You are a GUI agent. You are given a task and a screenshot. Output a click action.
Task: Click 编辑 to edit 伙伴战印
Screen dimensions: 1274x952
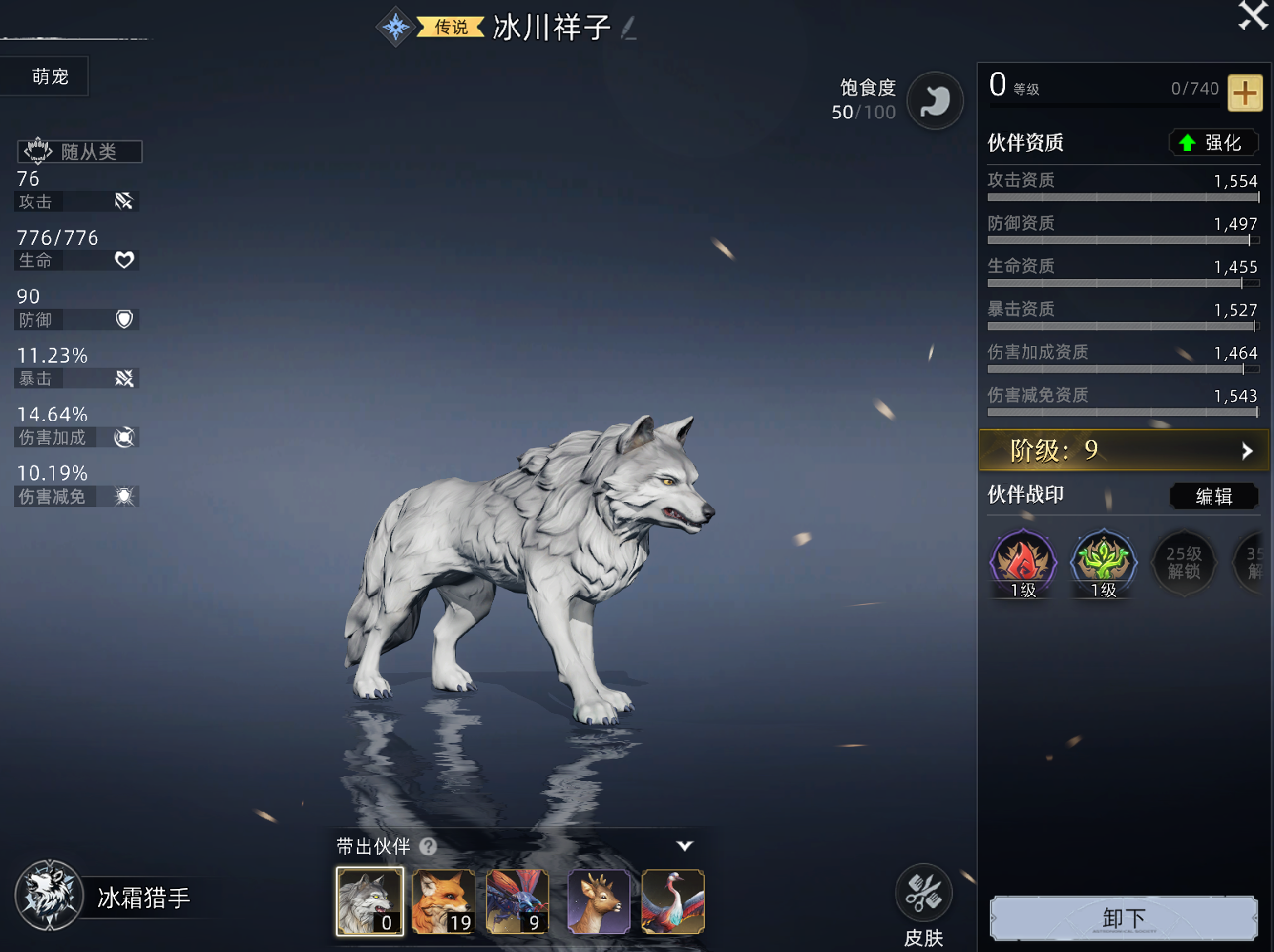[x=1213, y=496]
